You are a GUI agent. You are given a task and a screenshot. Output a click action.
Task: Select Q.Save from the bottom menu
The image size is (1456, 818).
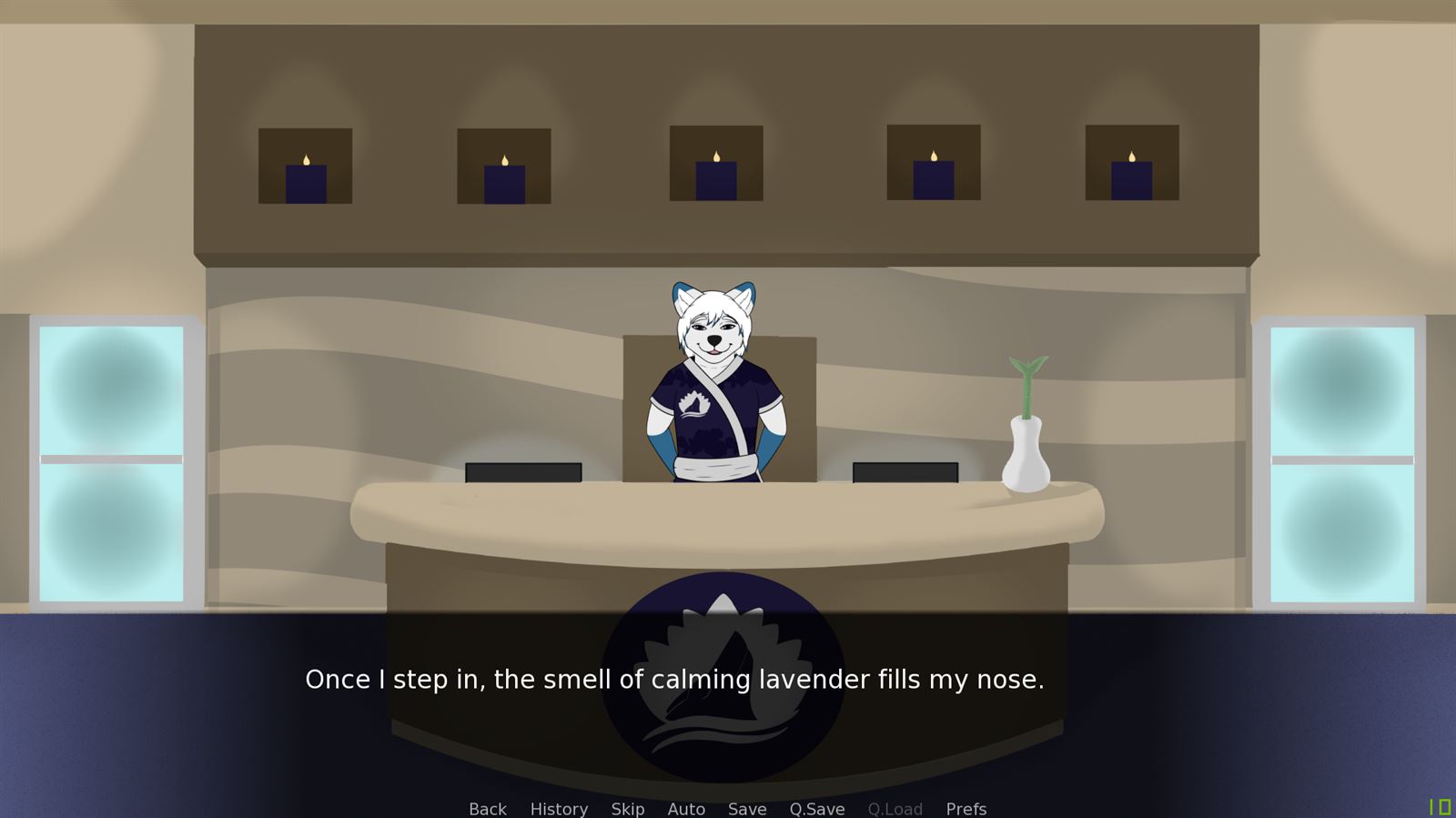[x=816, y=809]
